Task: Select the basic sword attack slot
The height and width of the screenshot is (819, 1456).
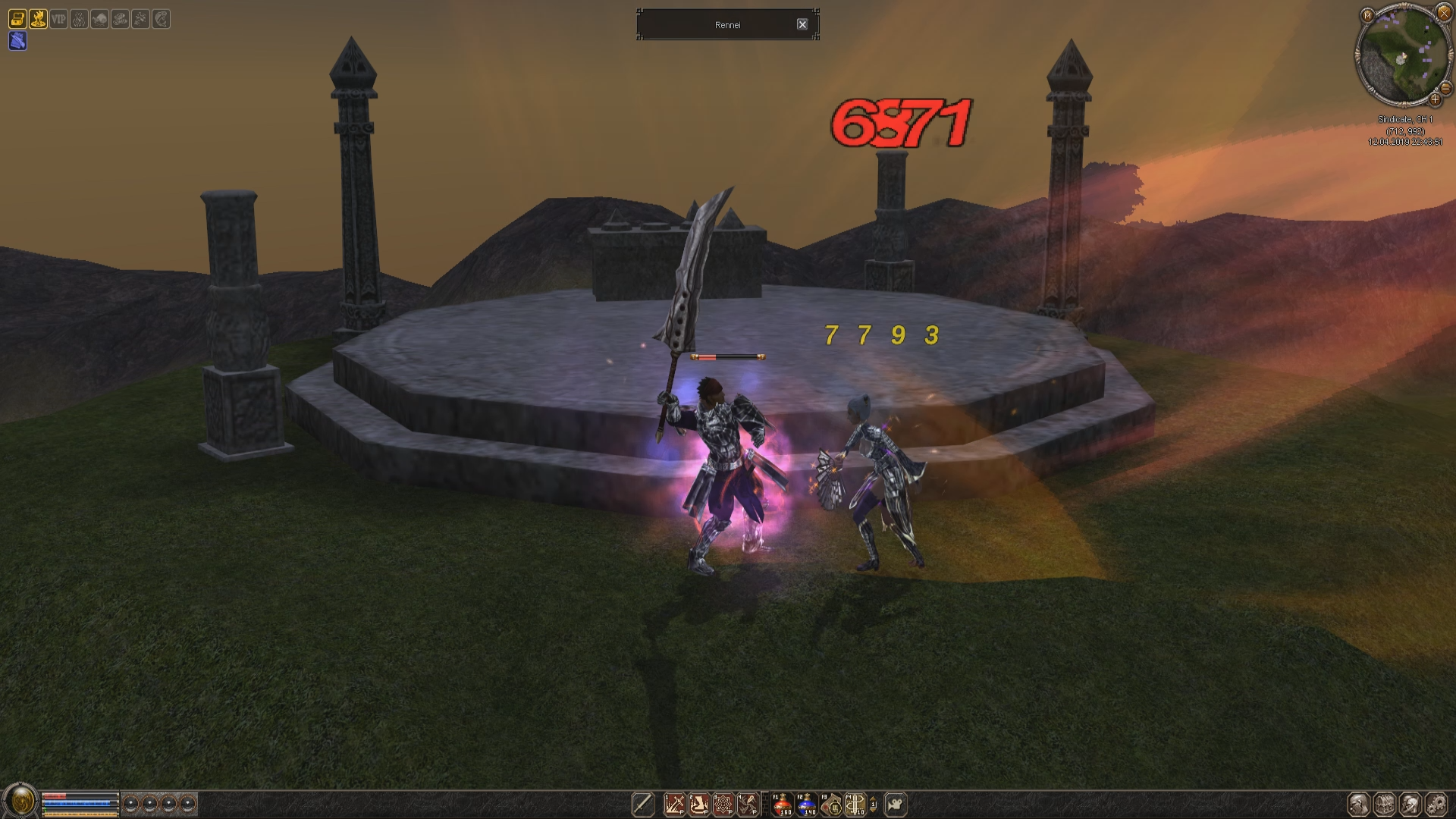Action: coord(643,804)
